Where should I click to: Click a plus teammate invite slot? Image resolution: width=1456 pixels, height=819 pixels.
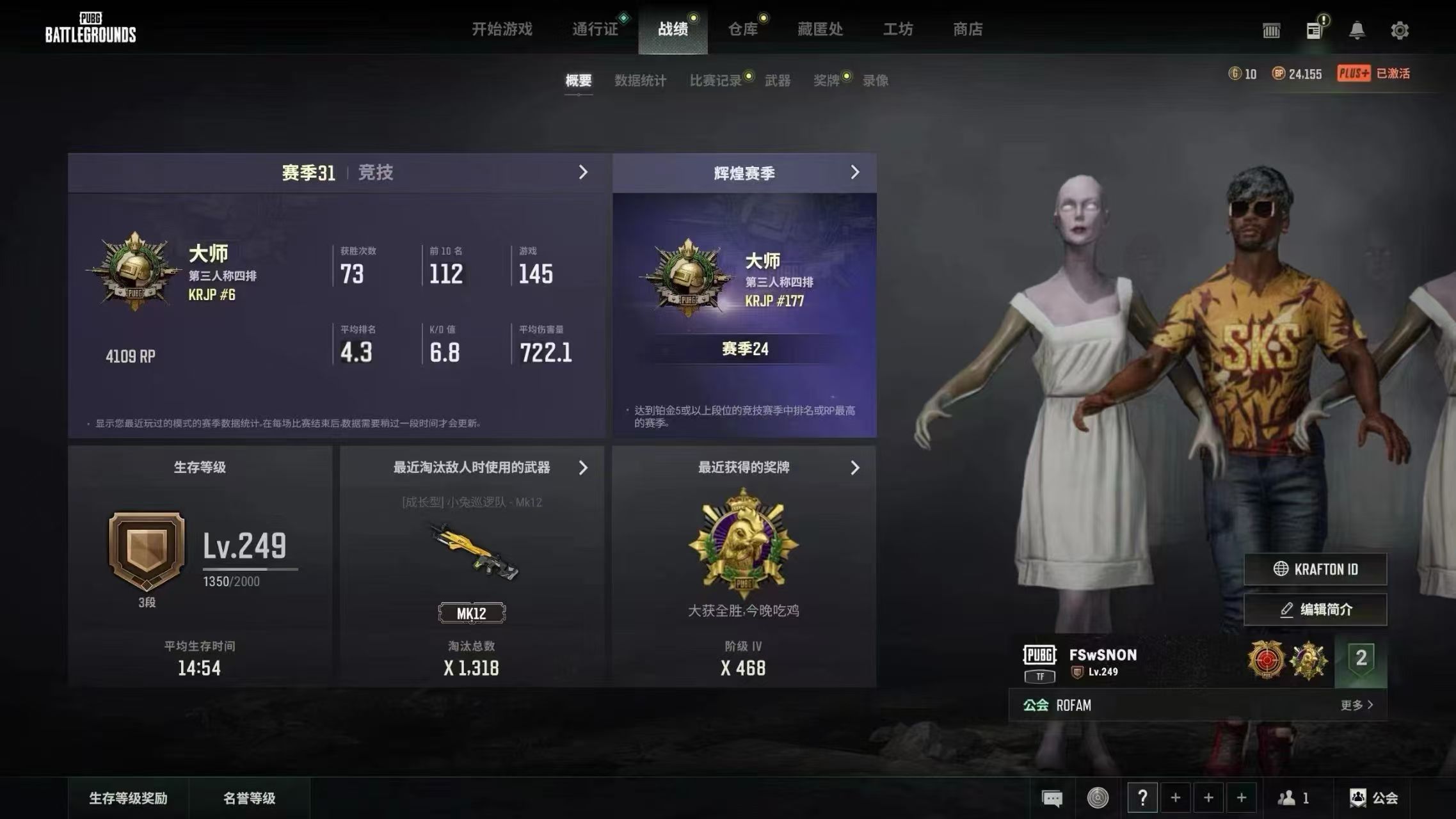[1176, 797]
